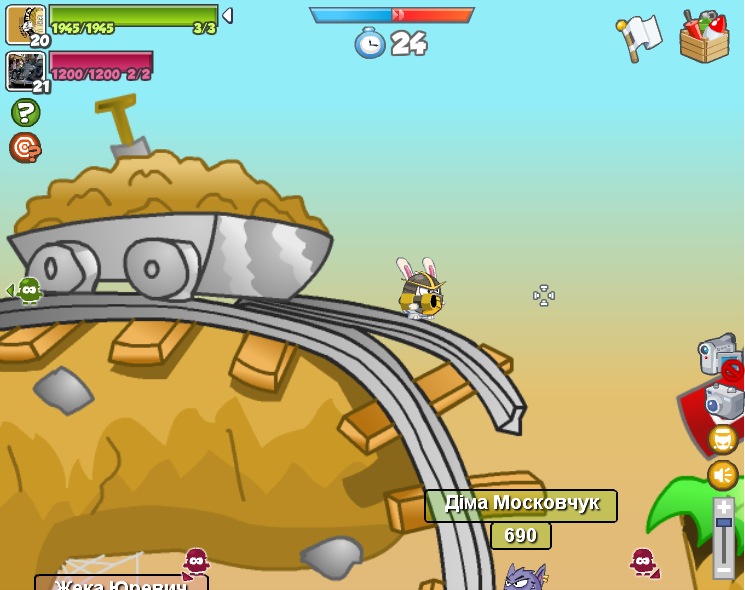Open the weapons crate inventory
The width and height of the screenshot is (745, 590).
point(704,37)
